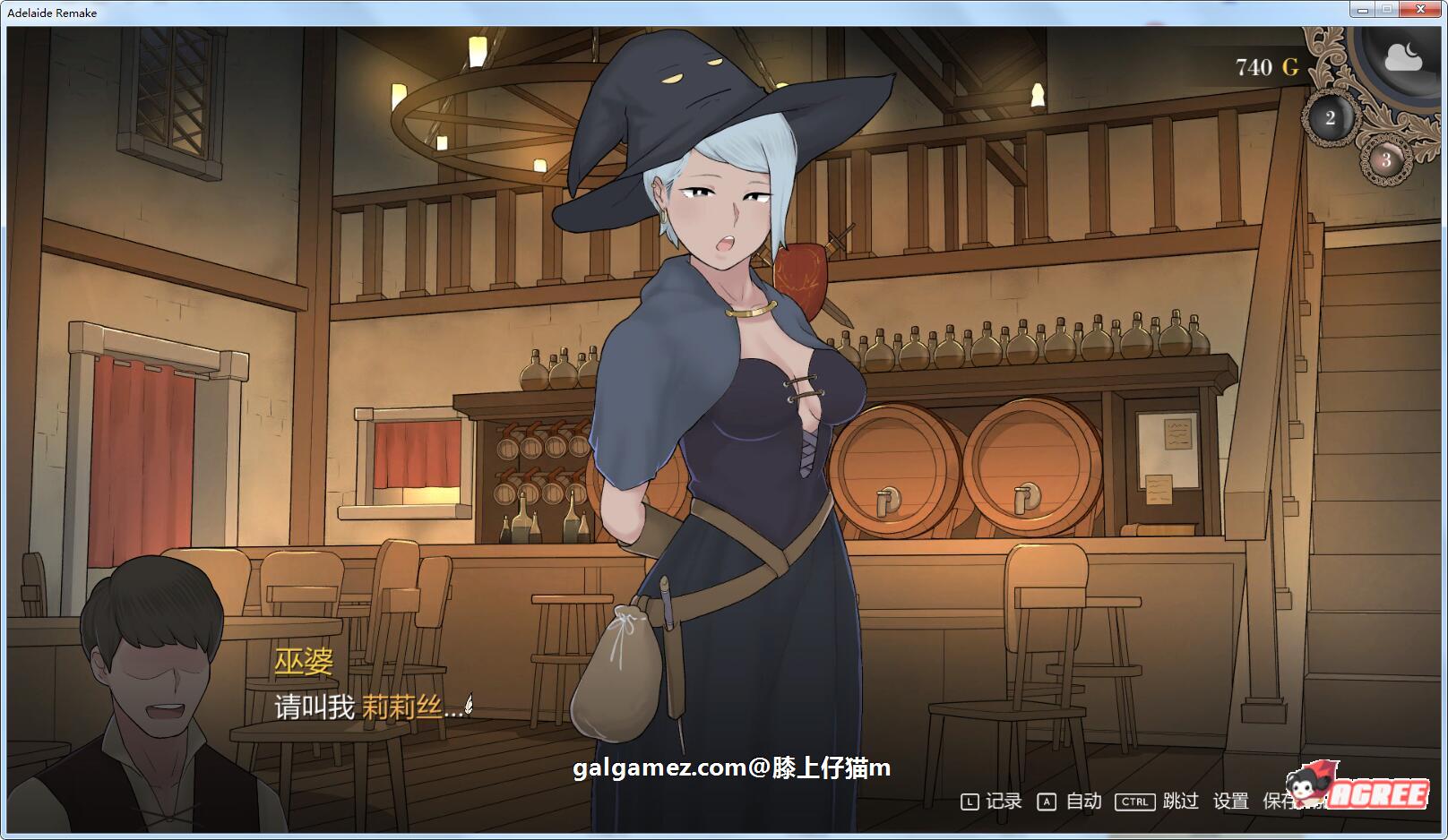This screenshot has height=840, width=1448.
Task: Enable 跳过 skip mode
Action: (1181, 801)
